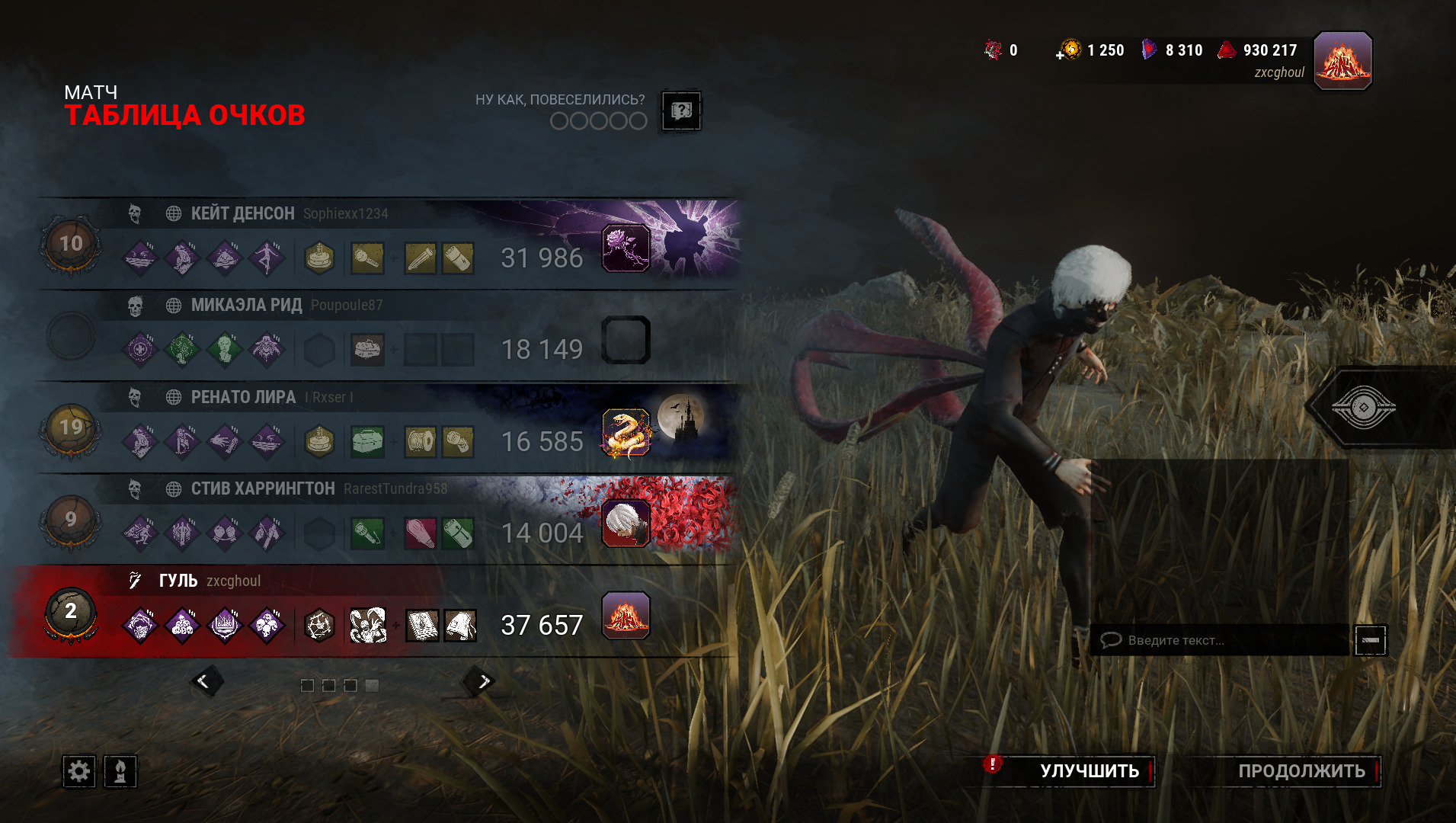Select the Гуль killer row name

[178, 581]
